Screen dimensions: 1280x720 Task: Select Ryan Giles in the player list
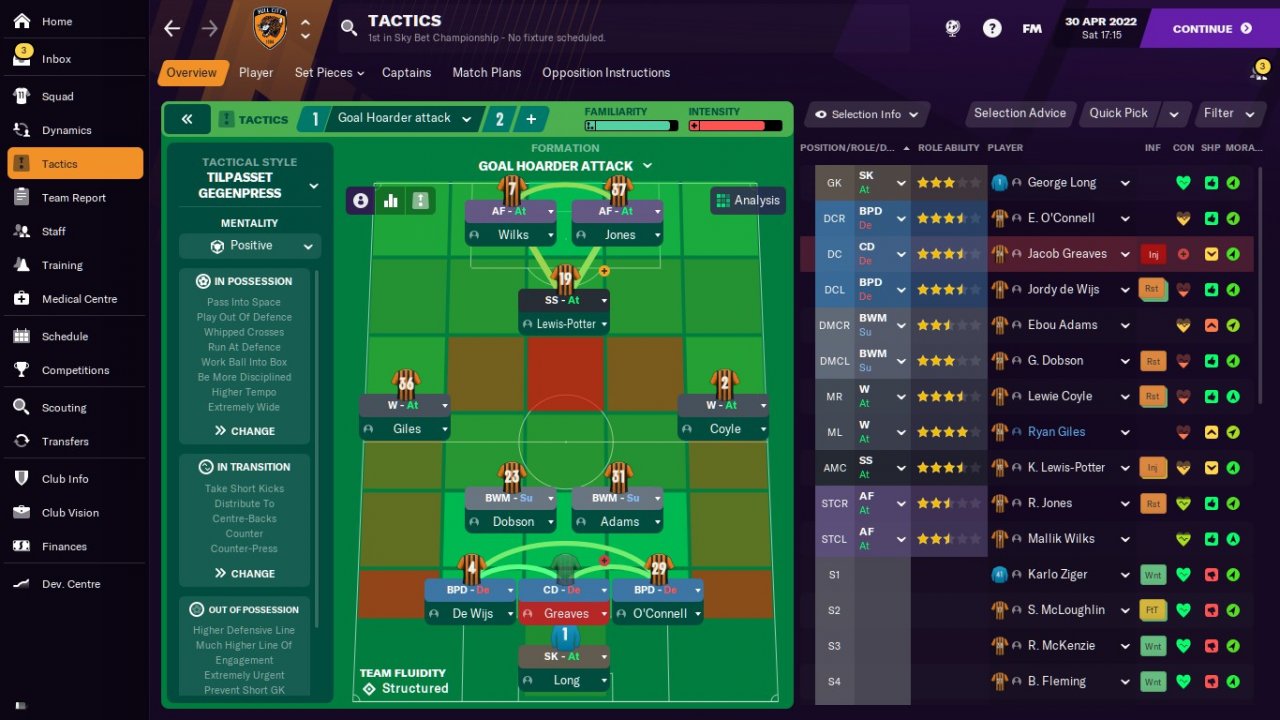(x=1056, y=432)
